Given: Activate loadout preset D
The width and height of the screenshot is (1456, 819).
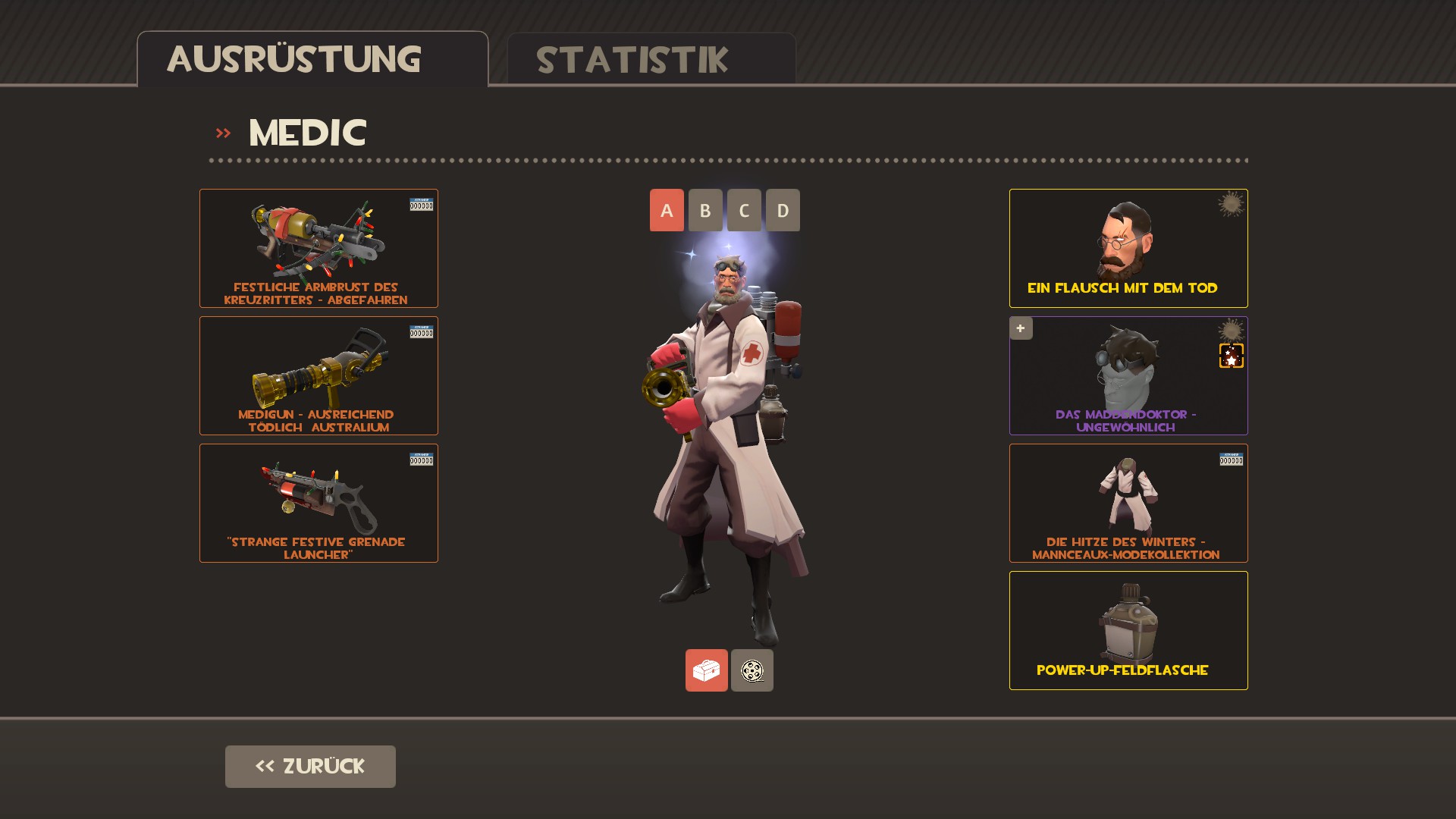Looking at the screenshot, I should [x=783, y=210].
